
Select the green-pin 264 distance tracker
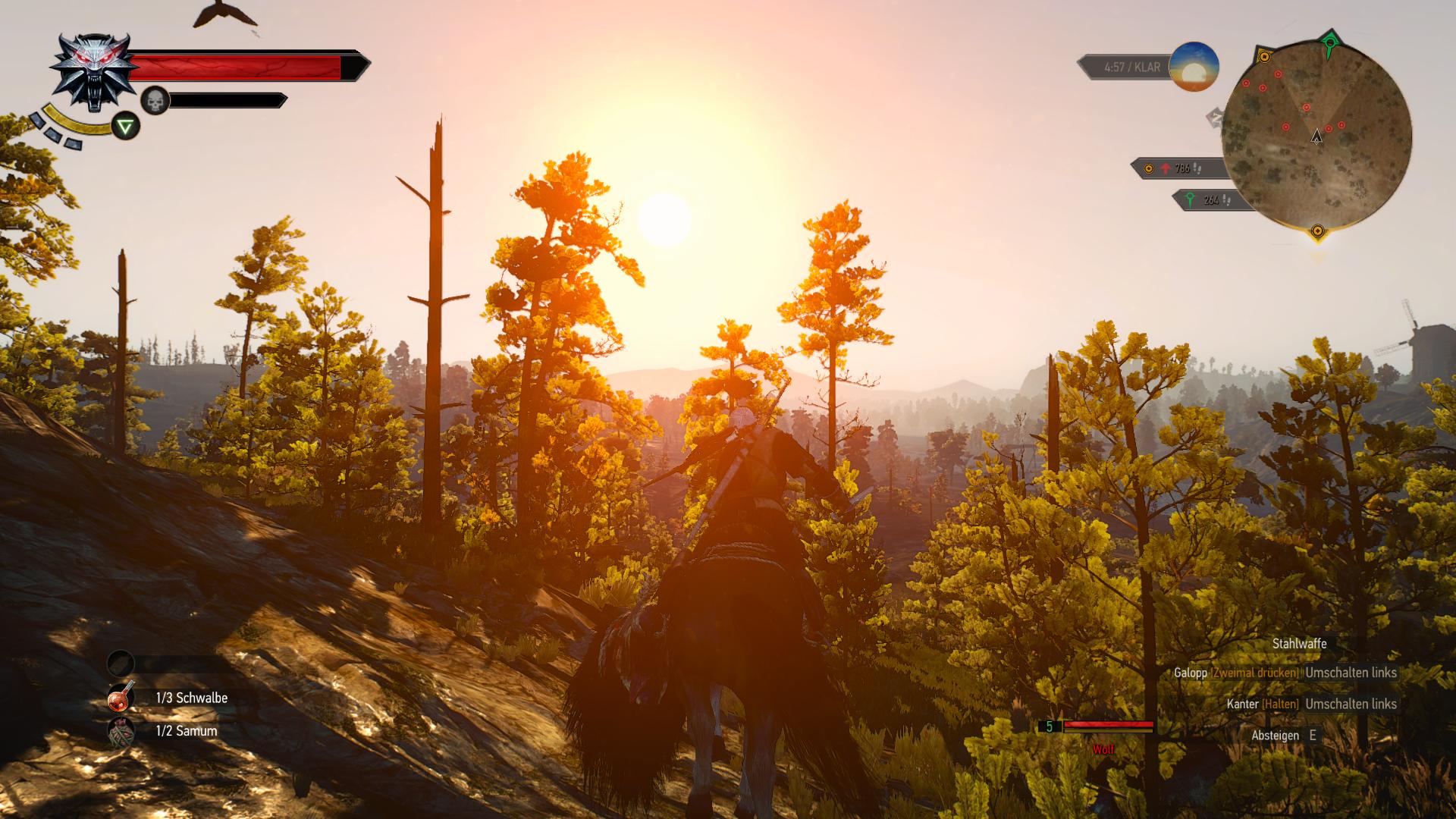click(x=1210, y=200)
